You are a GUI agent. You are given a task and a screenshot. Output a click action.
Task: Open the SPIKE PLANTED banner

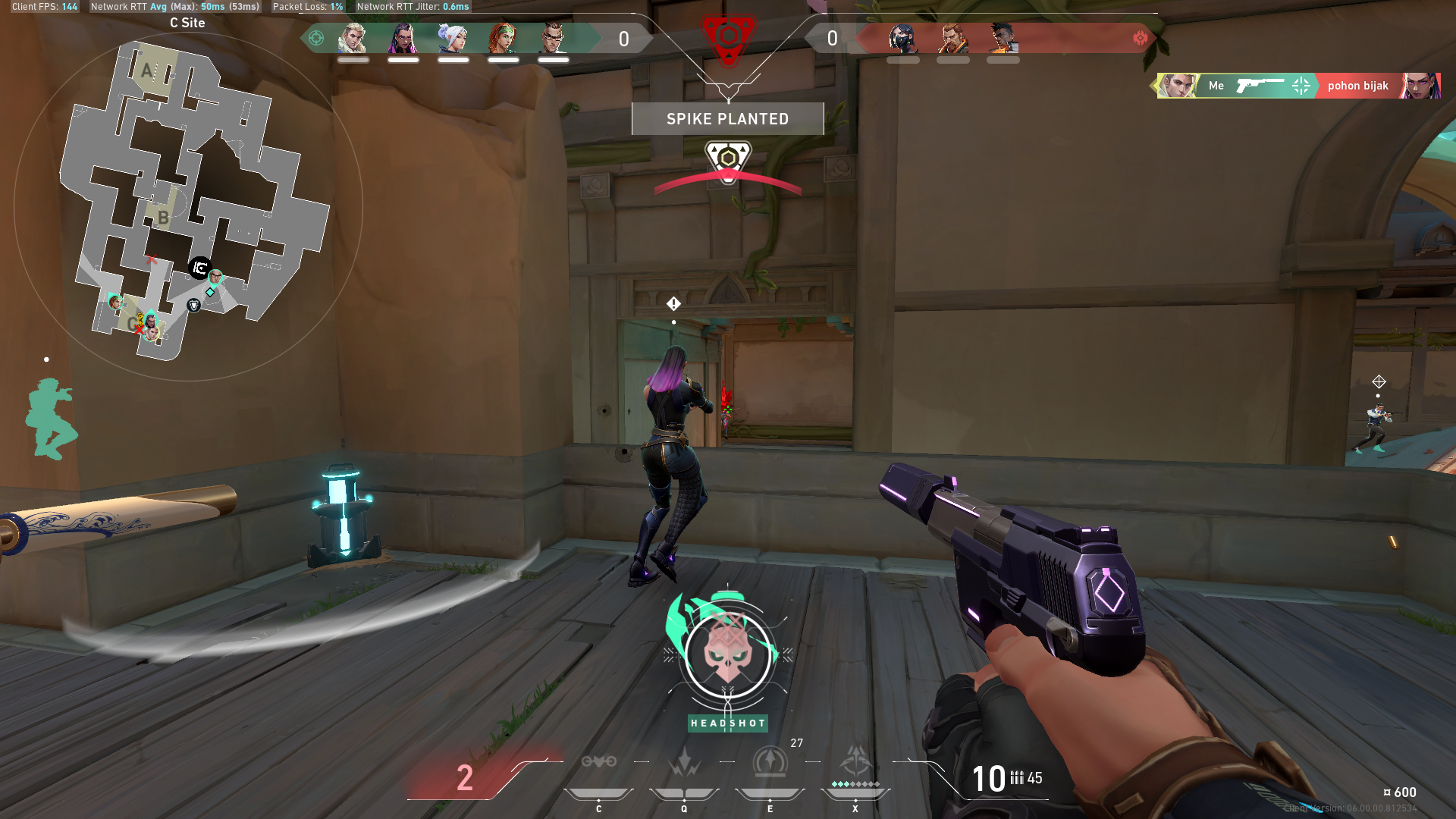point(727,118)
